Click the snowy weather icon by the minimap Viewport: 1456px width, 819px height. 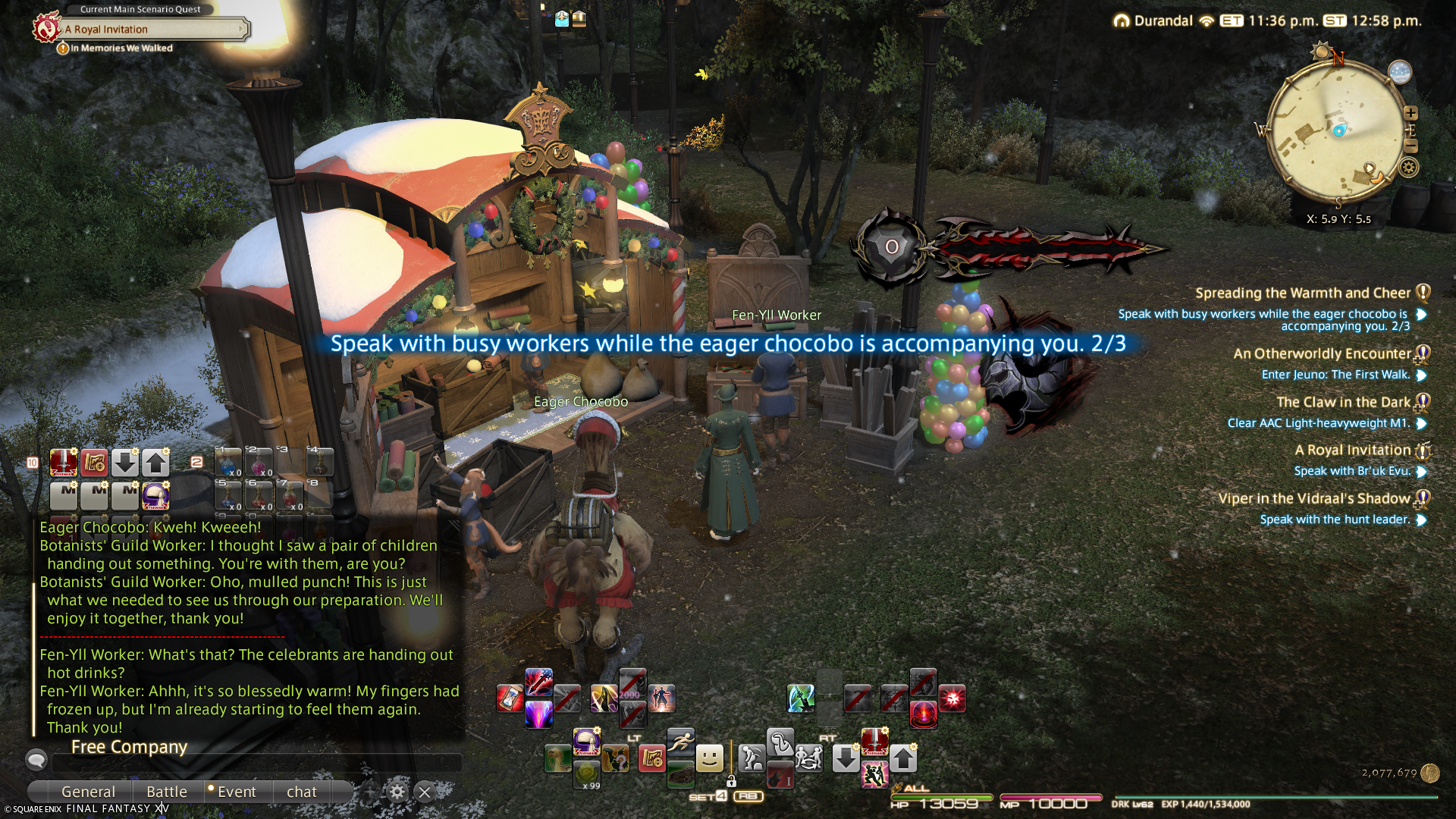point(1399,72)
